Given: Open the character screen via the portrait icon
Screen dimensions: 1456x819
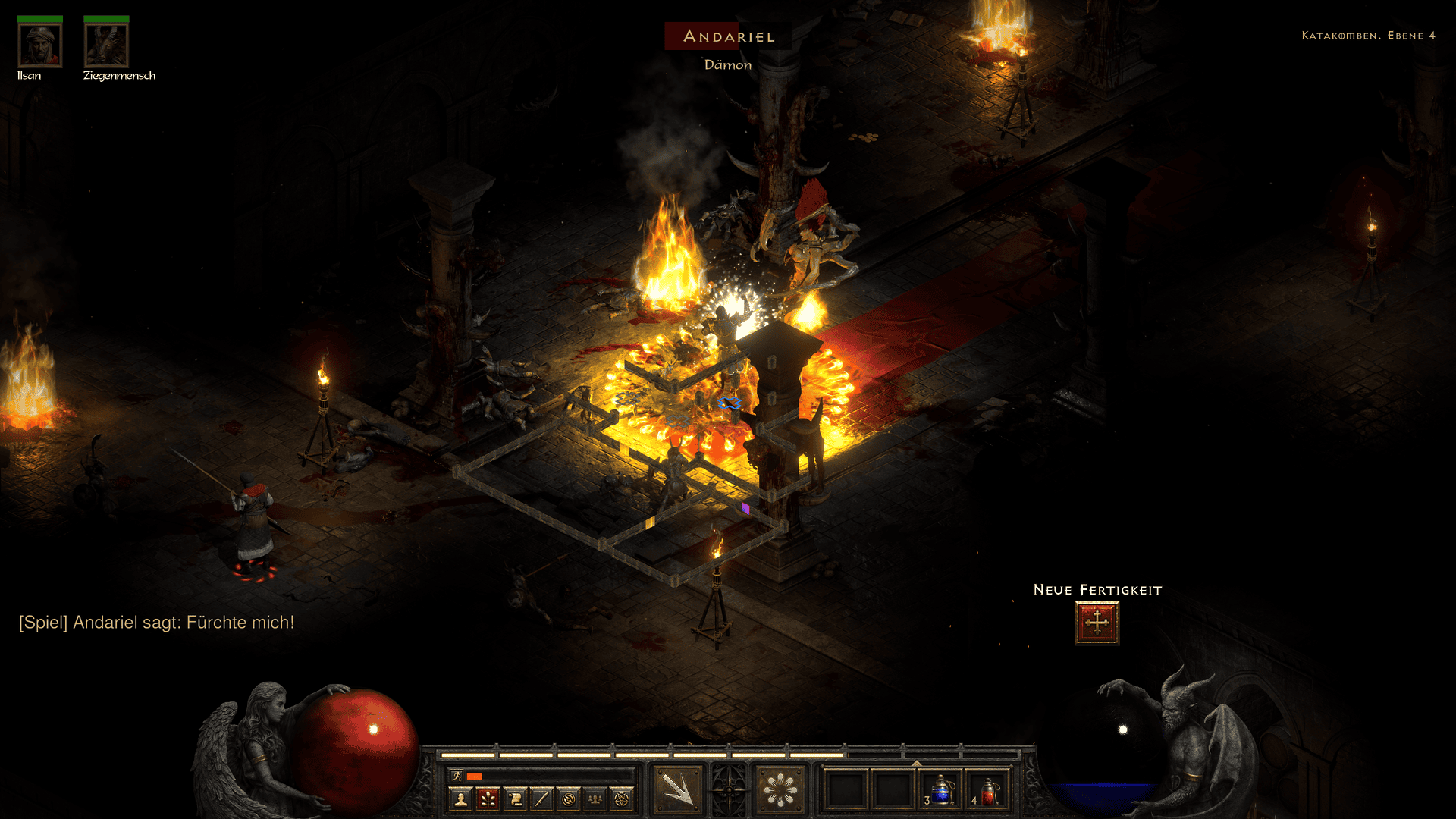Looking at the screenshot, I should pyautogui.click(x=460, y=799).
